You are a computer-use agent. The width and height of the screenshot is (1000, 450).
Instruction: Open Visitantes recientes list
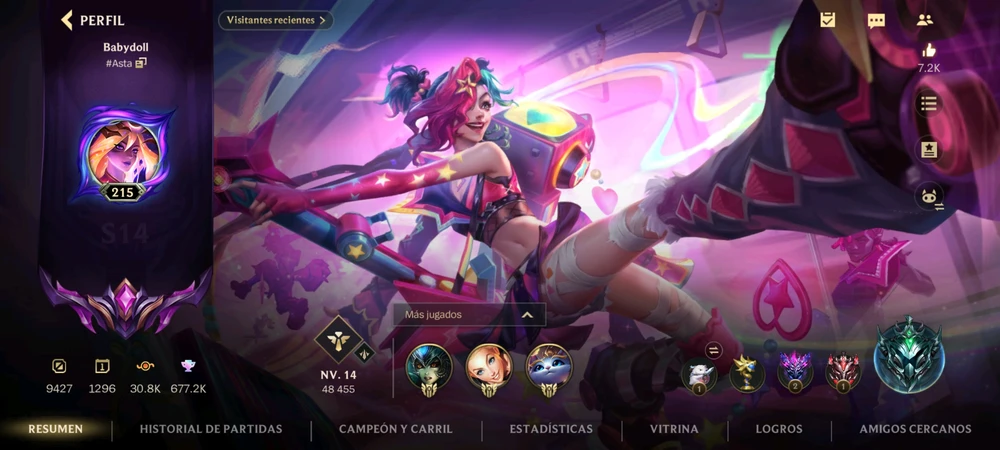point(276,20)
